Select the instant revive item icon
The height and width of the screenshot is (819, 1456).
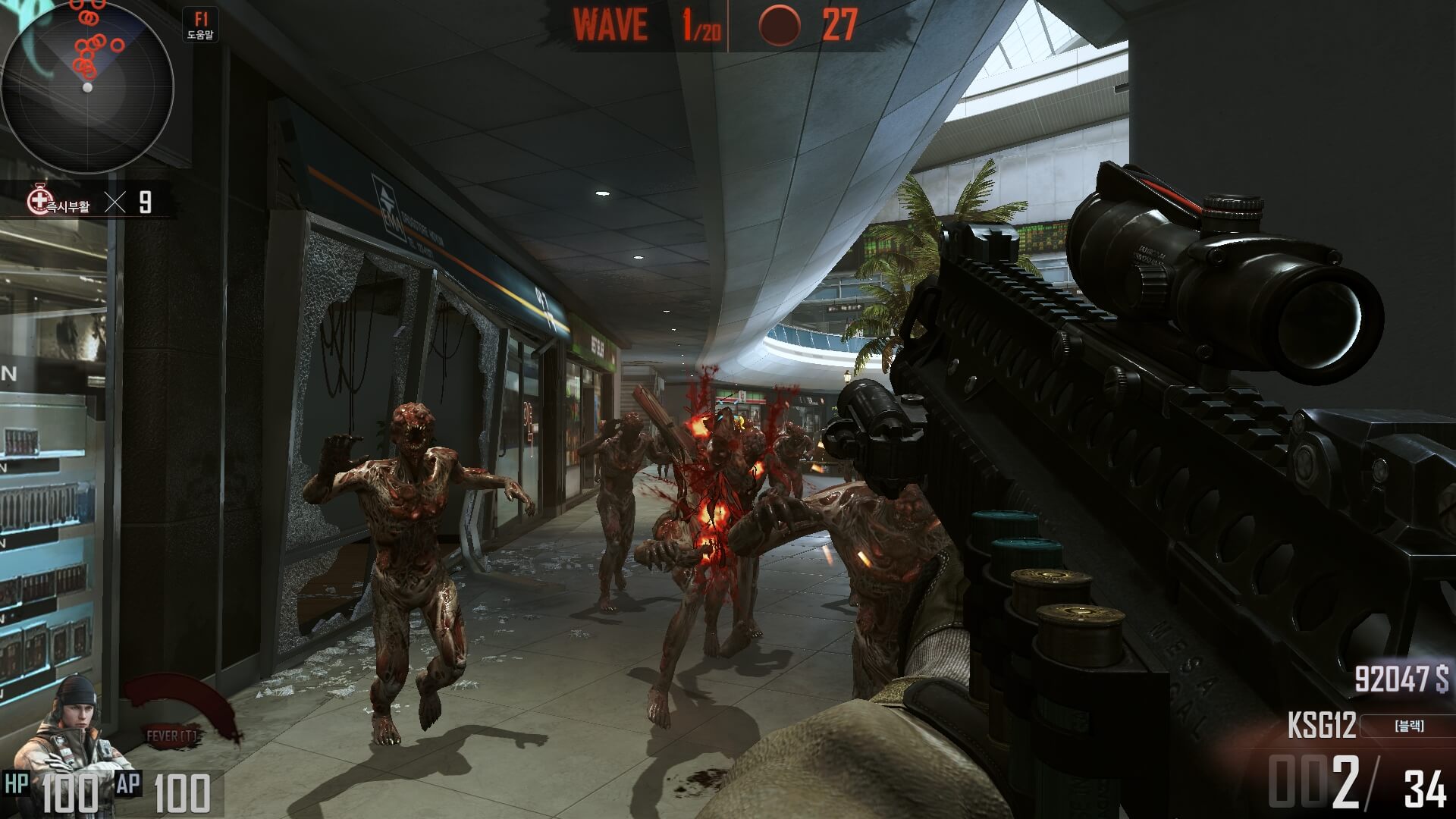coord(38,201)
